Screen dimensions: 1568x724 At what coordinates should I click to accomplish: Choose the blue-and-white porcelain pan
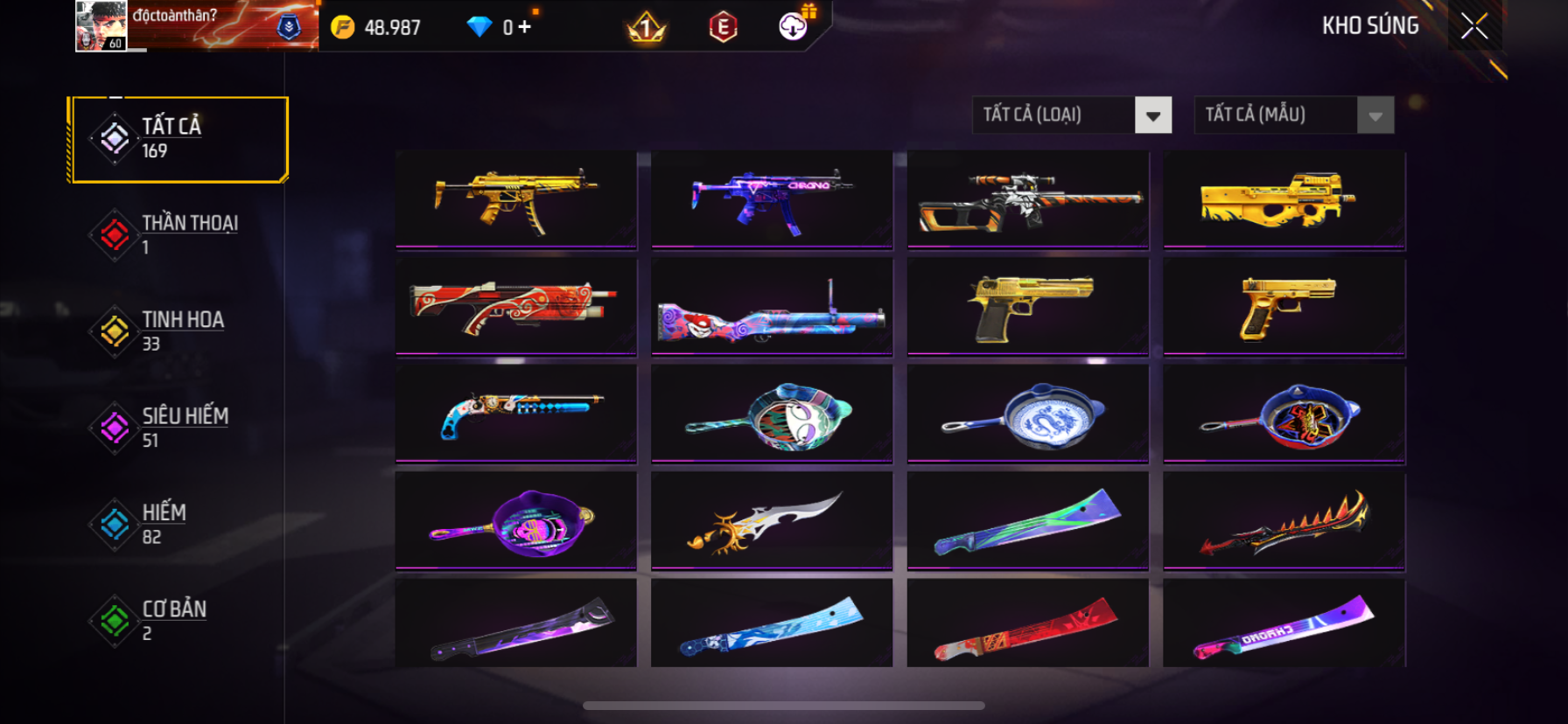point(1028,414)
